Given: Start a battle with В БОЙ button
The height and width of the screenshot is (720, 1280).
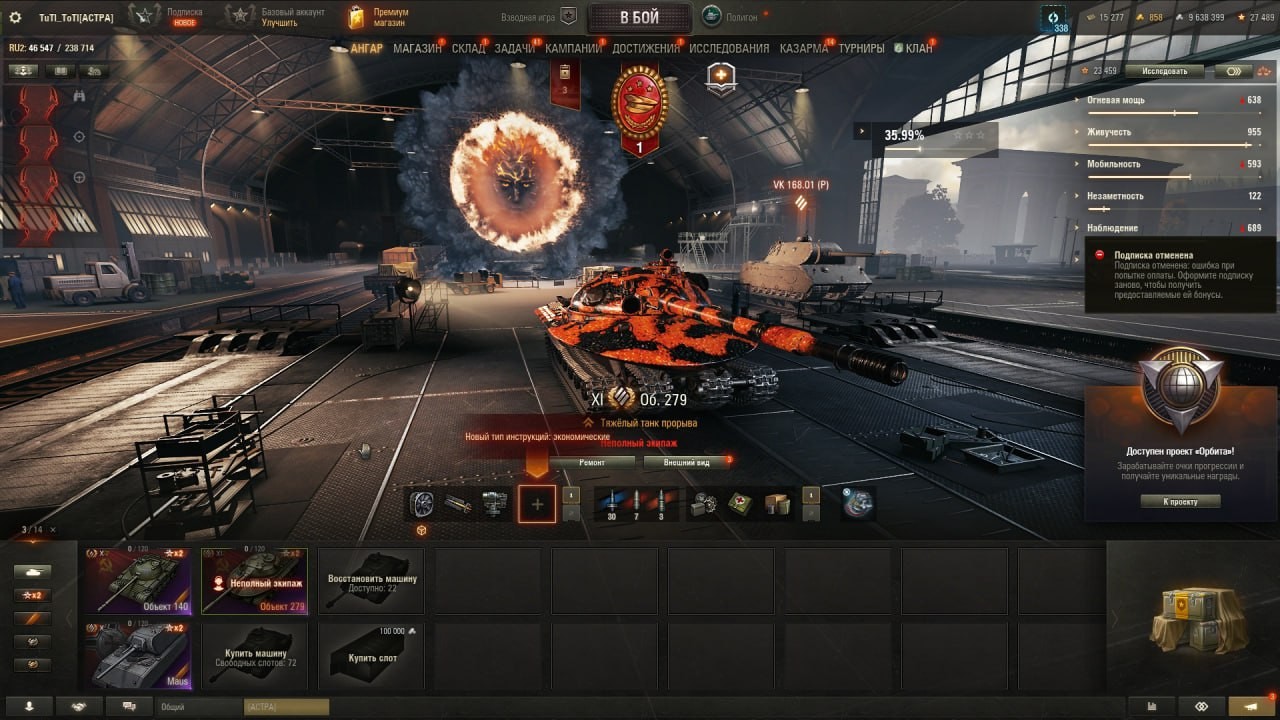Looking at the screenshot, I should click(638, 17).
